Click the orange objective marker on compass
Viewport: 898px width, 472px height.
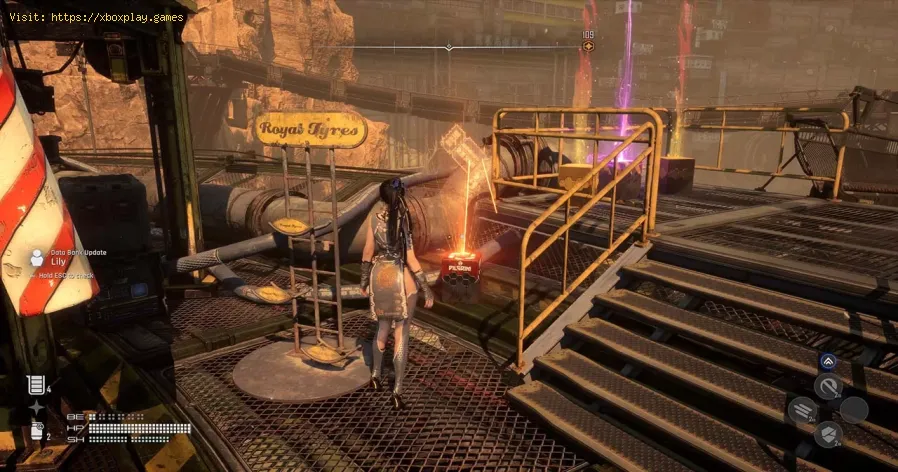(x=588, y=46)
